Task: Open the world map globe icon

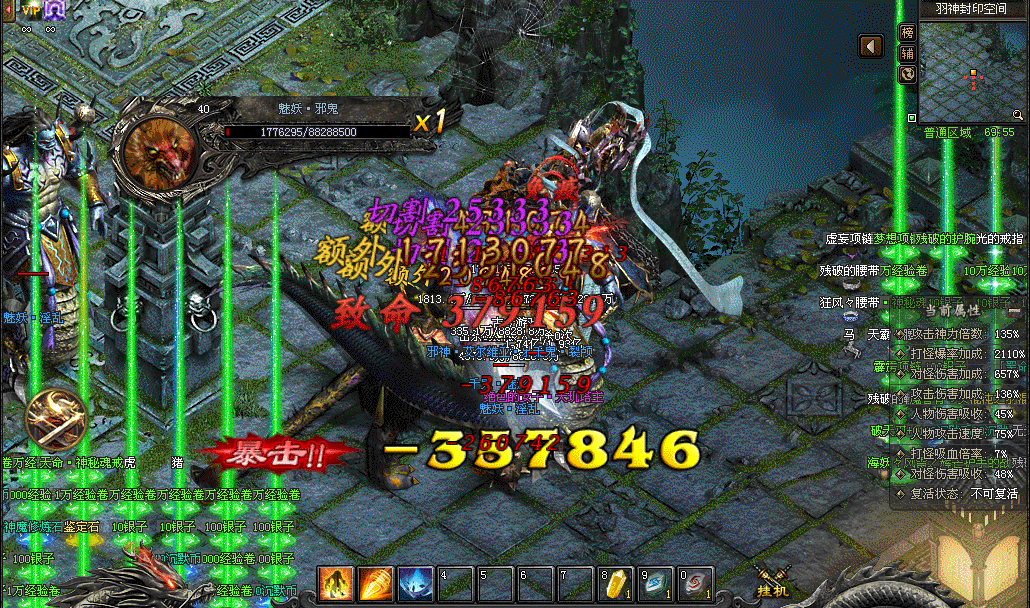Action: pos(908,73)
